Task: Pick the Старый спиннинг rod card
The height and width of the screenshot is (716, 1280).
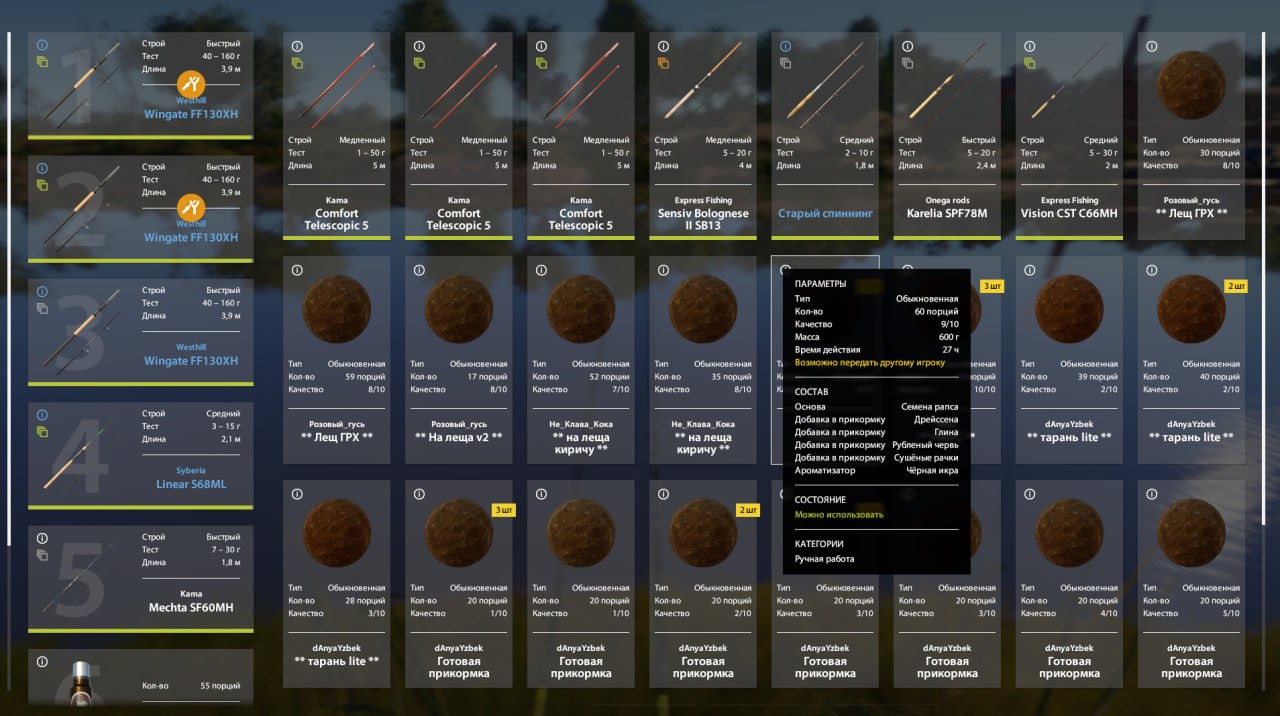Action: click(825, 135)
